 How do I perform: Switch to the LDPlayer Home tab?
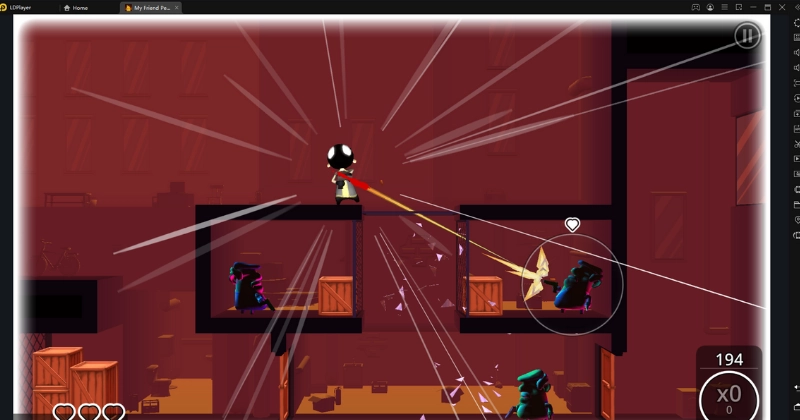point(76,7)
